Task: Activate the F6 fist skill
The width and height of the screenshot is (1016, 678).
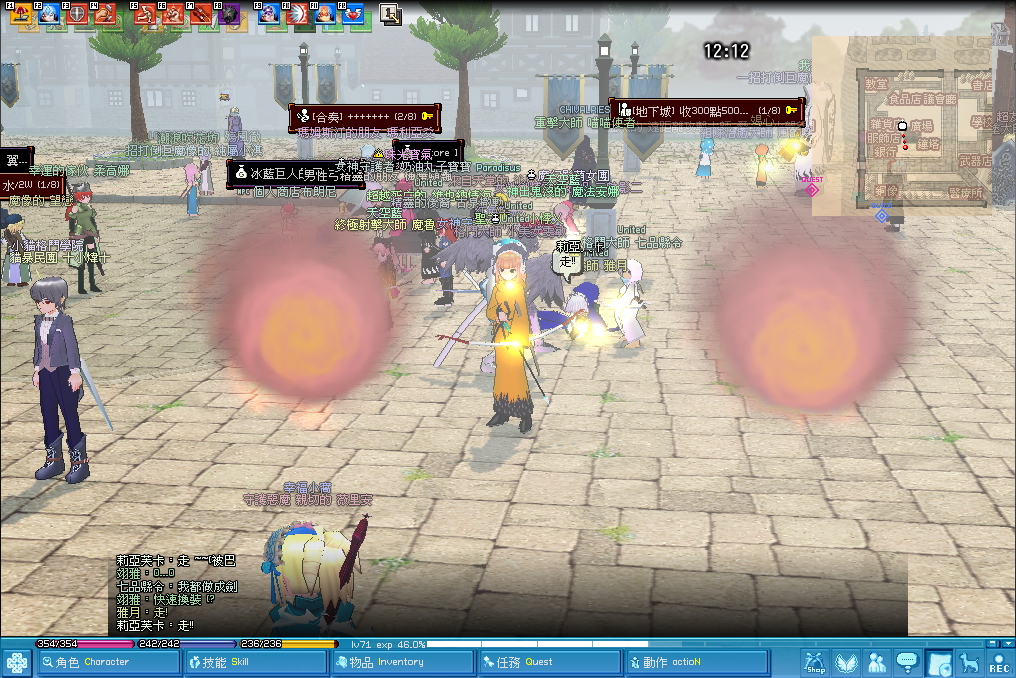Action: 174,14
